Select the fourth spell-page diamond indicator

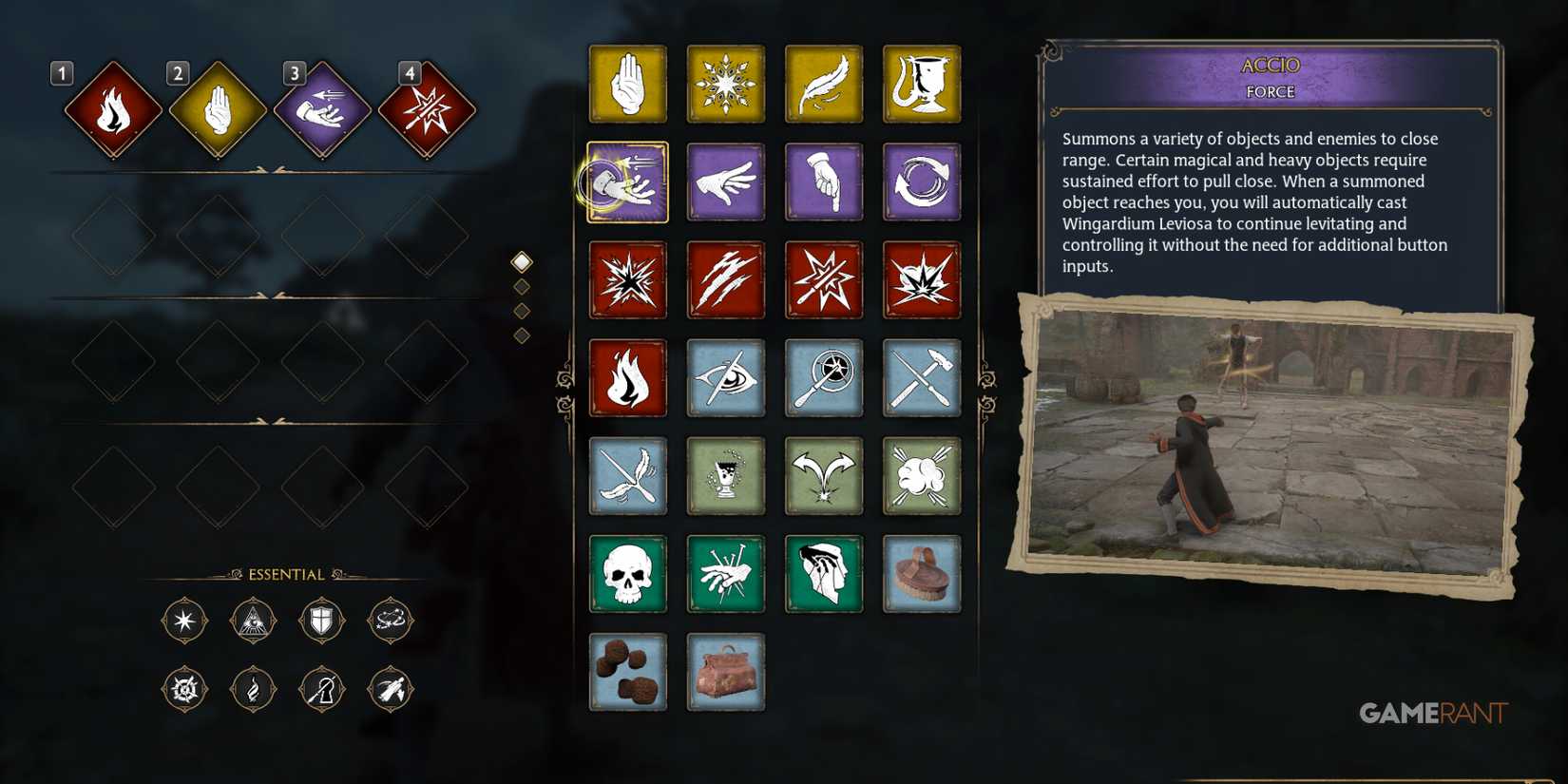pos(520,333)
